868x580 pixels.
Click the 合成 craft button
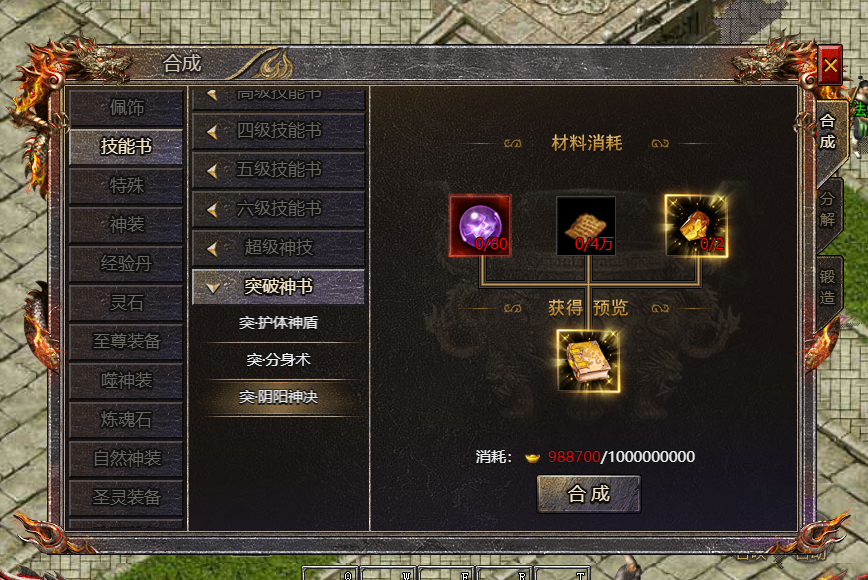[x=588, y=493]
